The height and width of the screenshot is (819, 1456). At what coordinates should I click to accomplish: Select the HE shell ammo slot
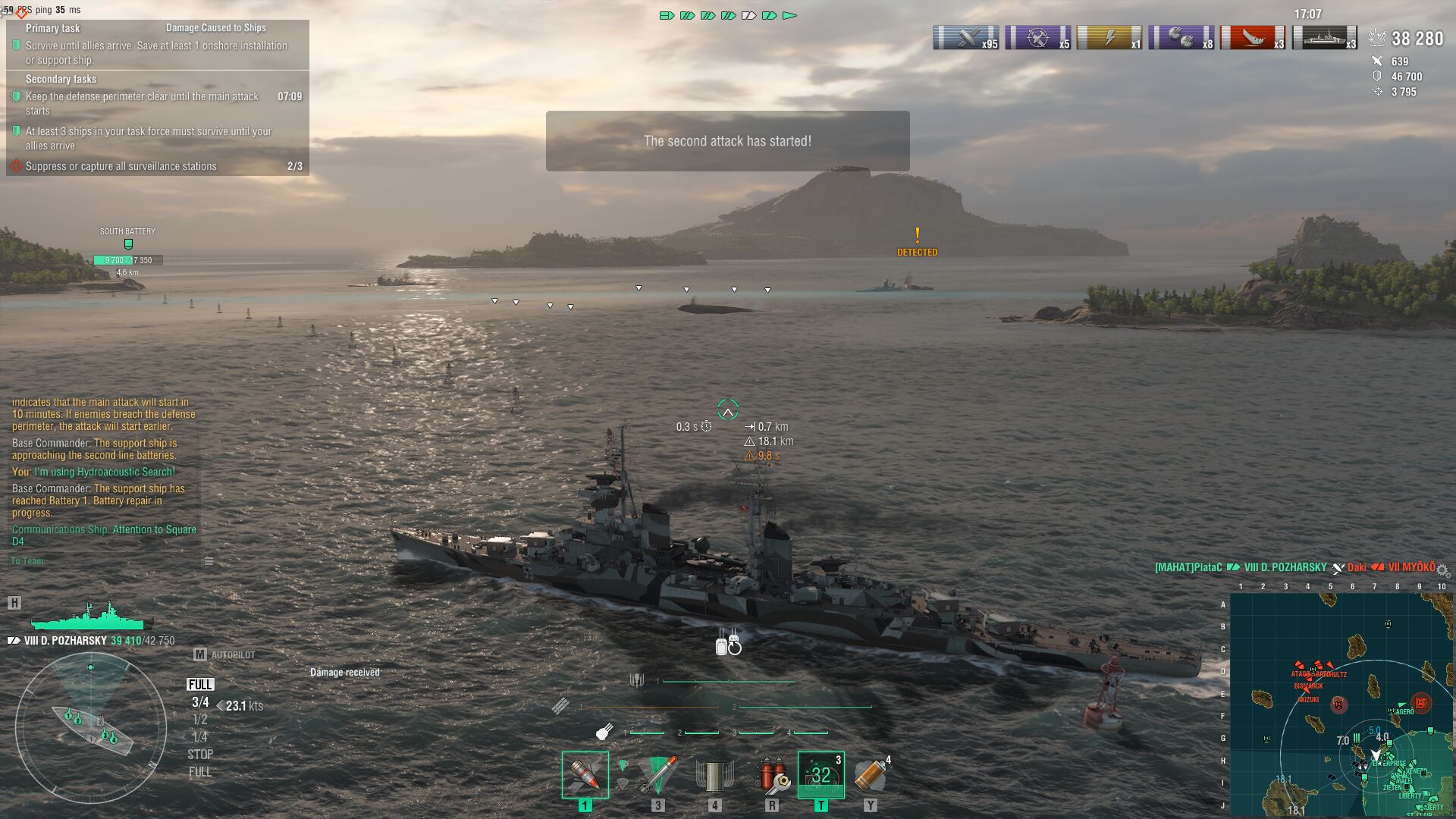pos(585,775)
